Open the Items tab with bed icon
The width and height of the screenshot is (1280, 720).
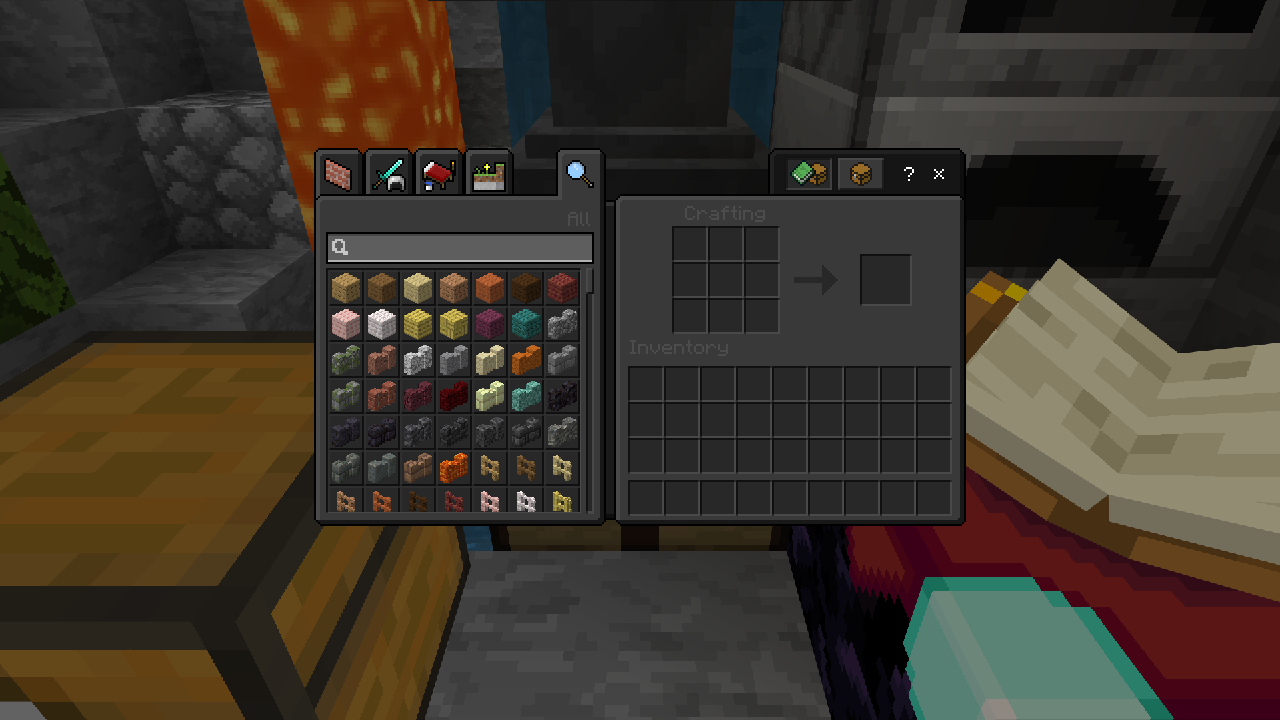(x=438, y=175)
